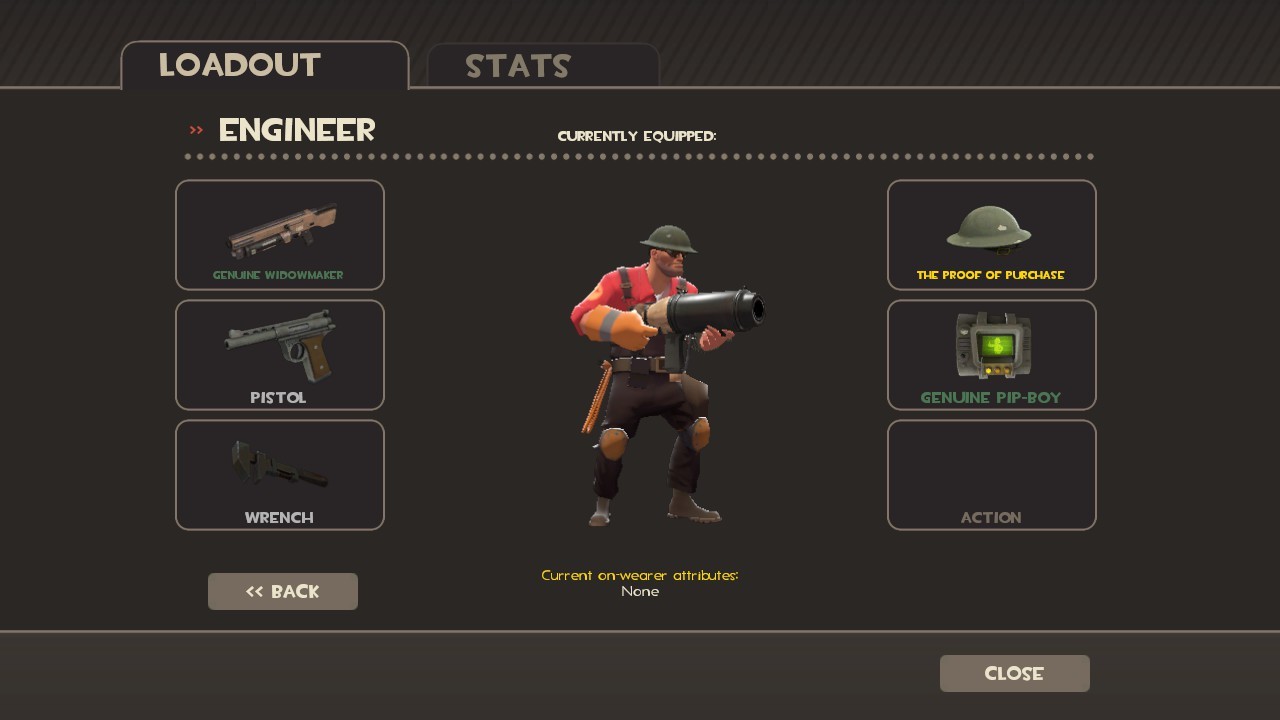Image resolution: width=1280 pixels, height=720 pixels.
Task: Select the Wrench melee slot
Action: coord(280,475)
